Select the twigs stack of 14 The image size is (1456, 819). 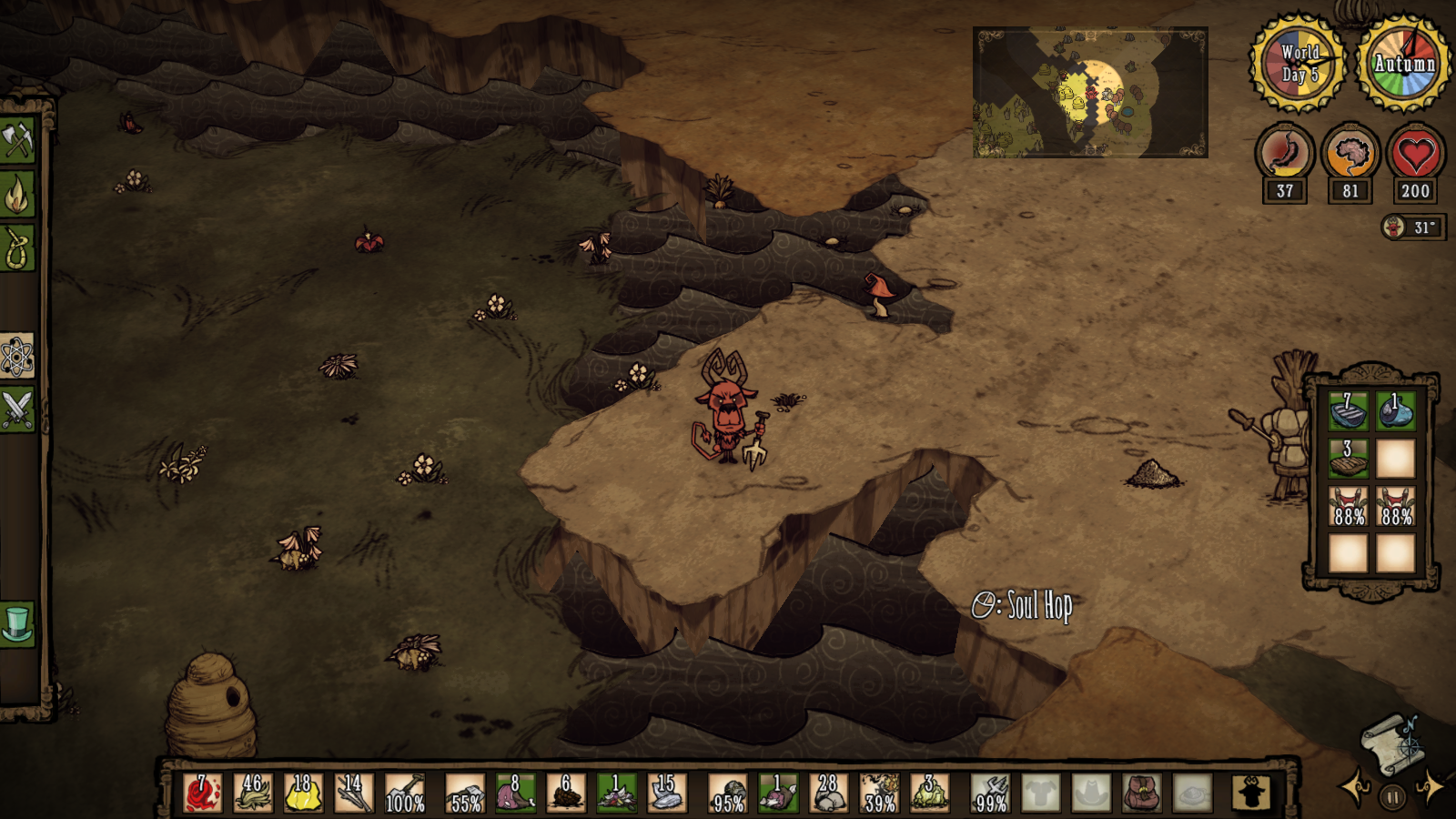pyautogui.click(x=354, y=793)
